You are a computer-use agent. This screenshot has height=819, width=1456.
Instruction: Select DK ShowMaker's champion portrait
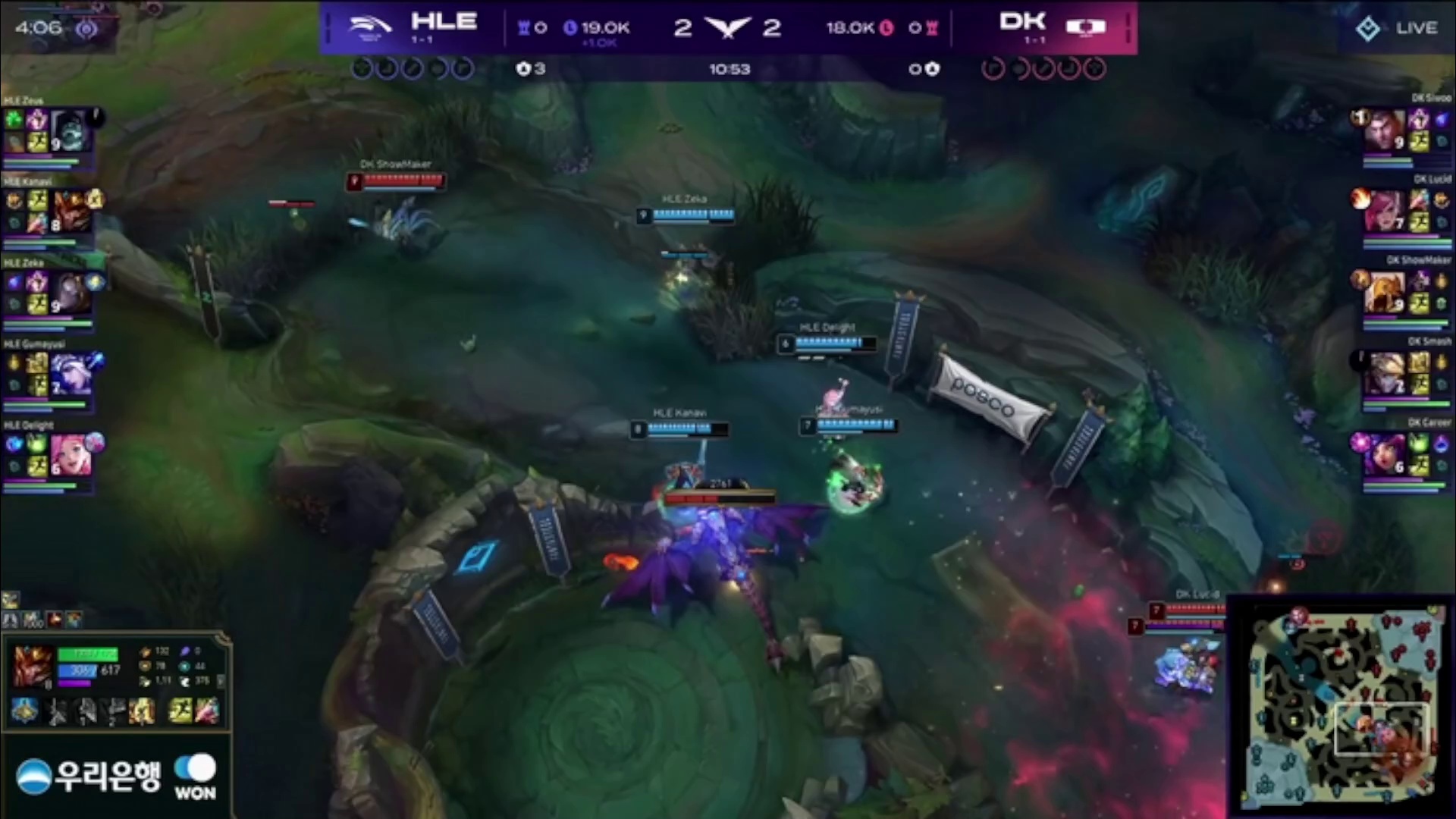pyautogui.click(x=1384, y=293)
